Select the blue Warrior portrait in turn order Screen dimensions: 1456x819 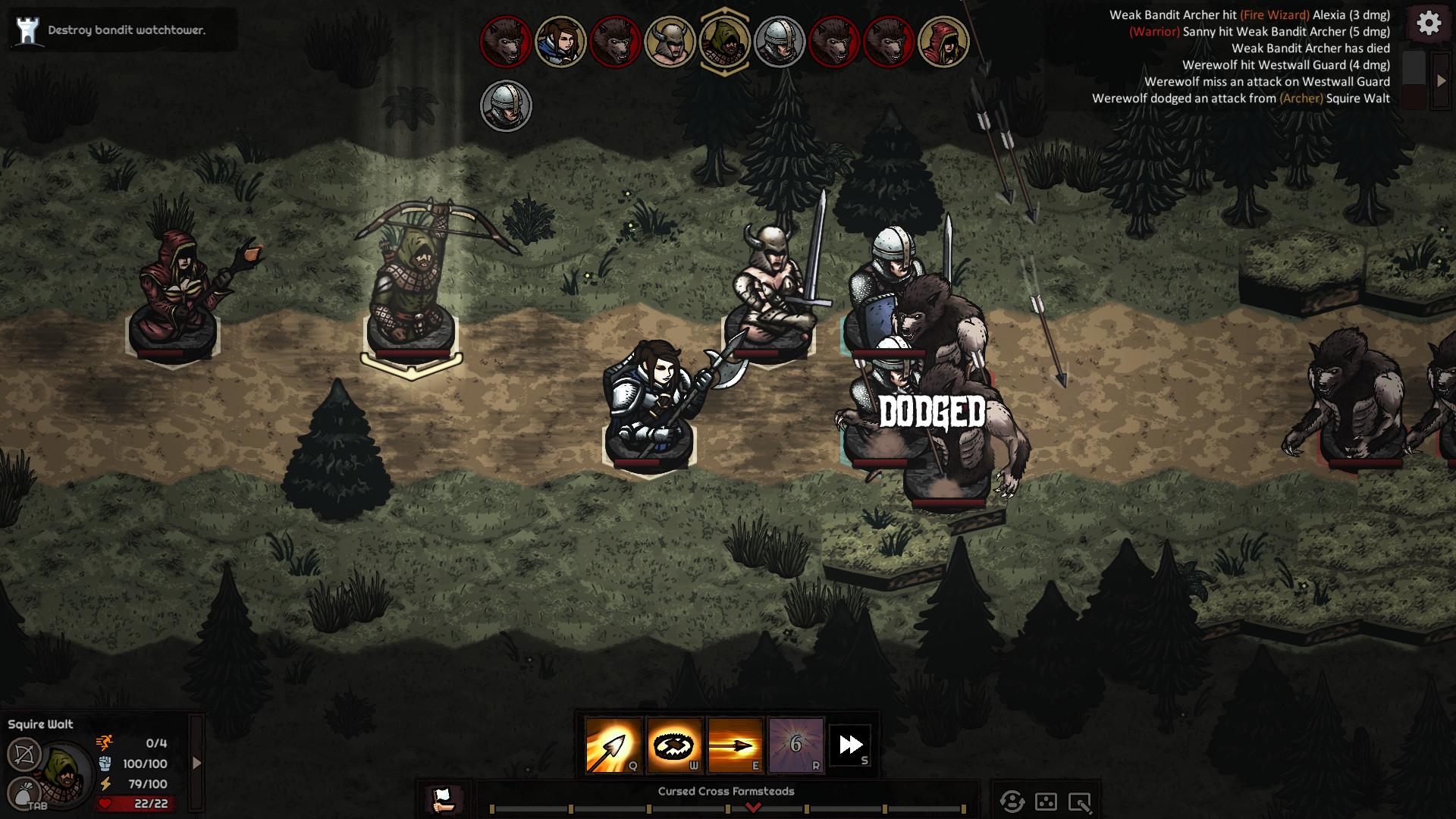559,41
